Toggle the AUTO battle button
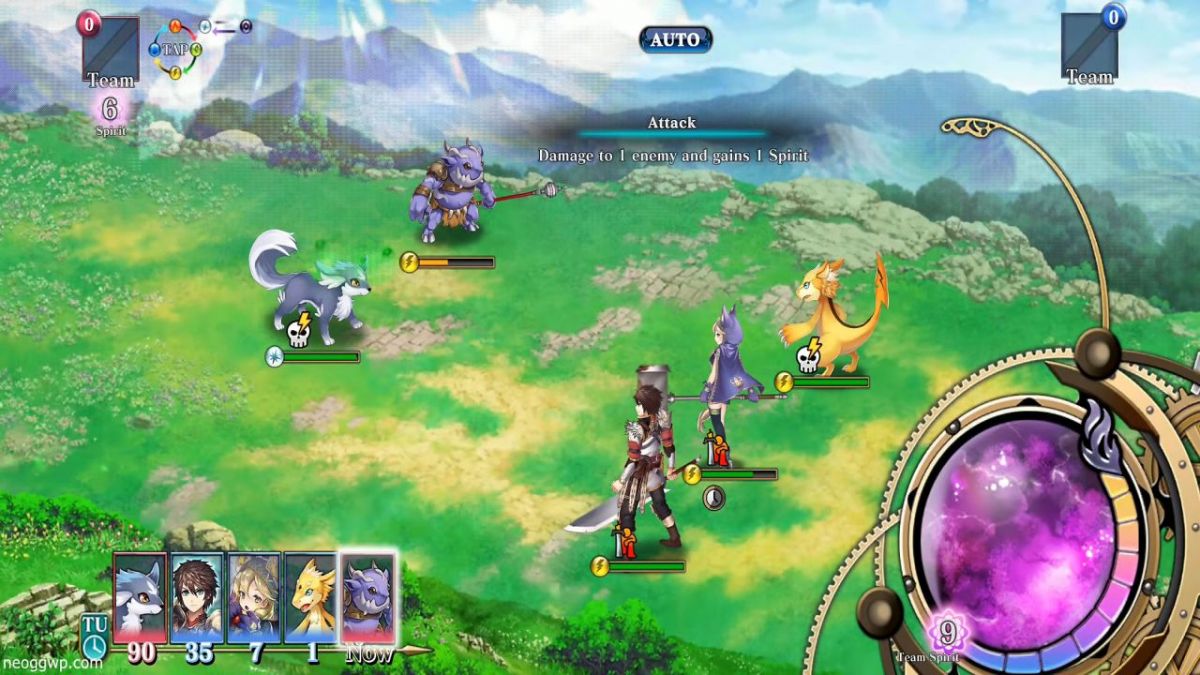The image size is (1200, 675). coord(676,40)
